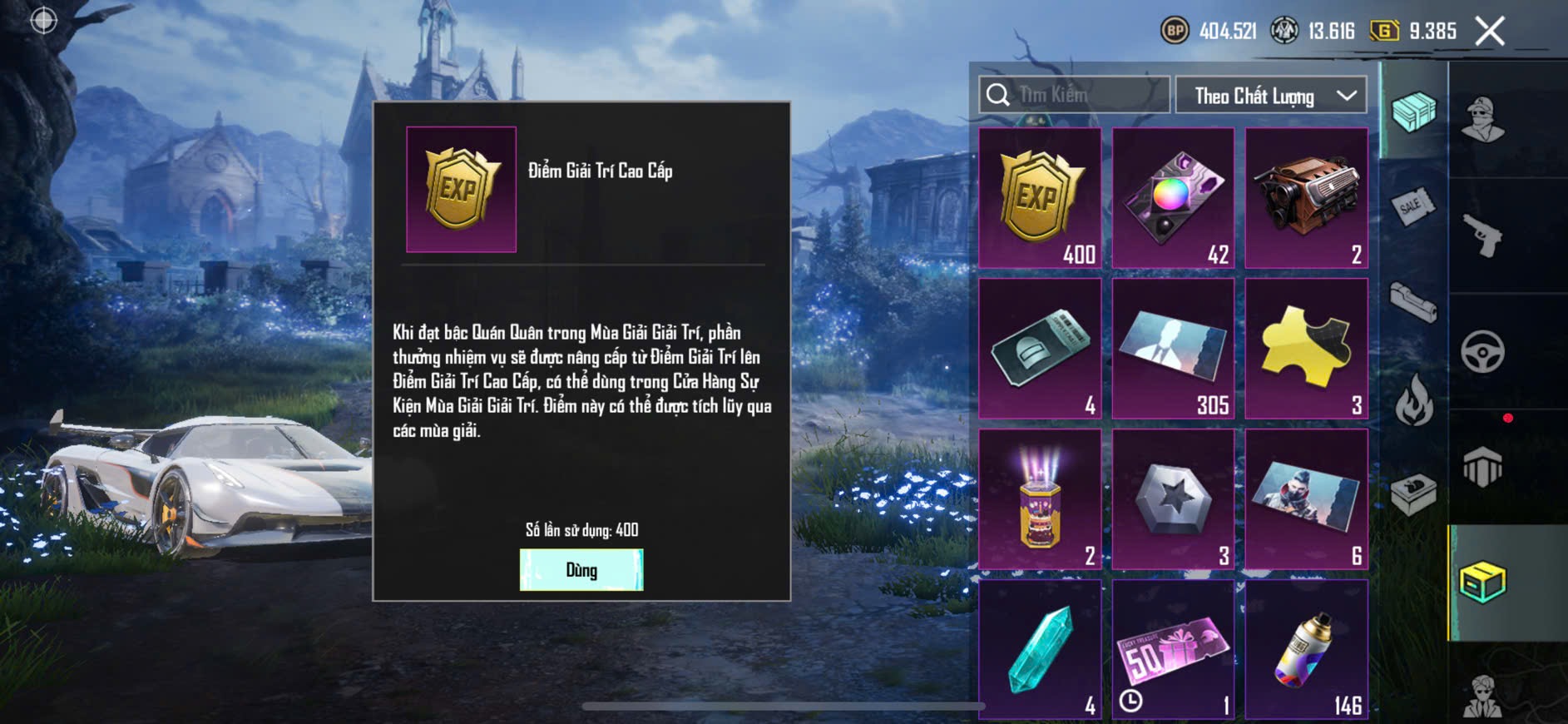Switch to the SALE ticket tab
This screenshot has width=1568, height=724.
(1412, 206)
